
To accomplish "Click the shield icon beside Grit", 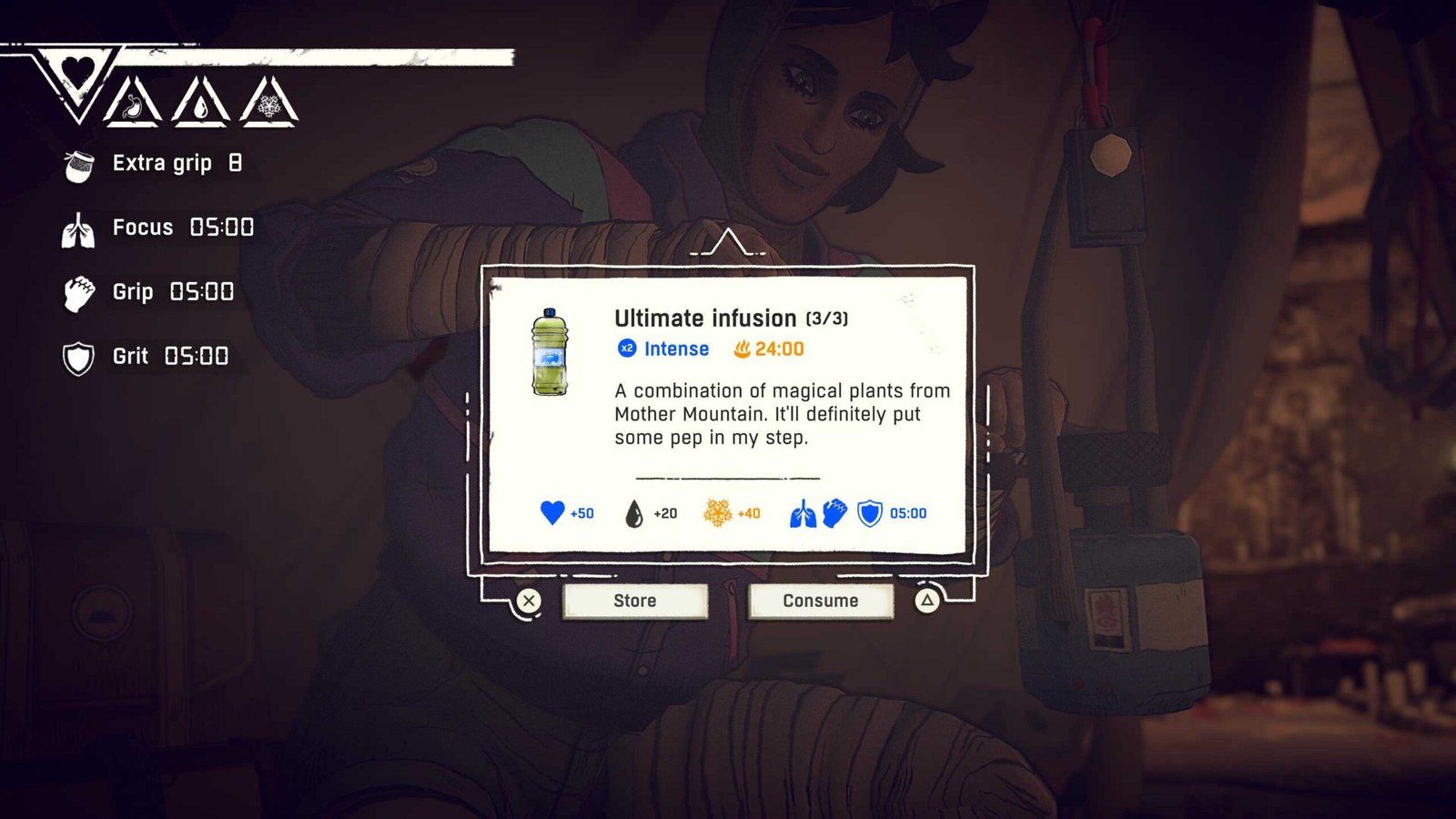I will pos(79,357).
